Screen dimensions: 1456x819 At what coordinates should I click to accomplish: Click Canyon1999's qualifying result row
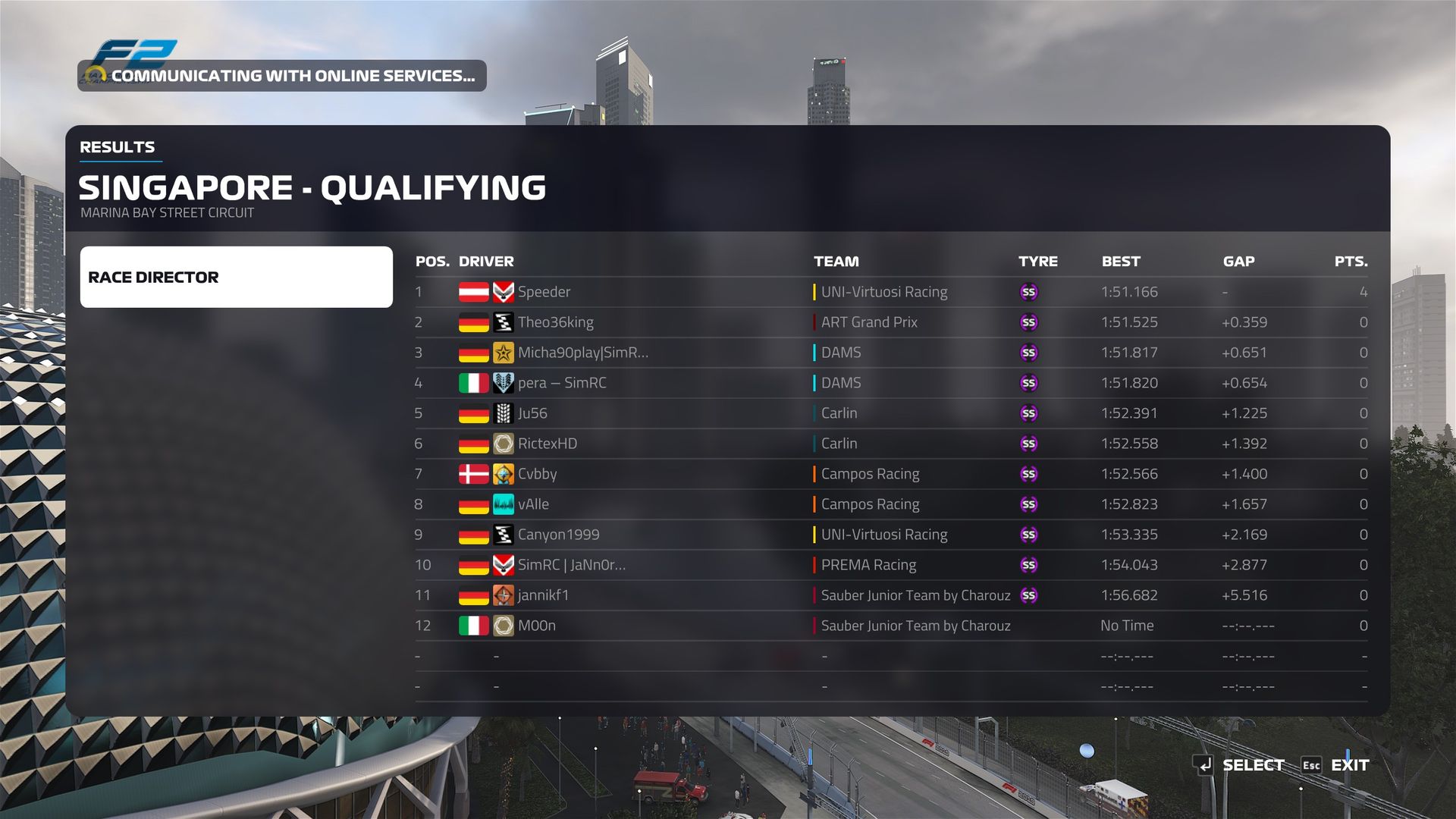[x=558, y=535]
